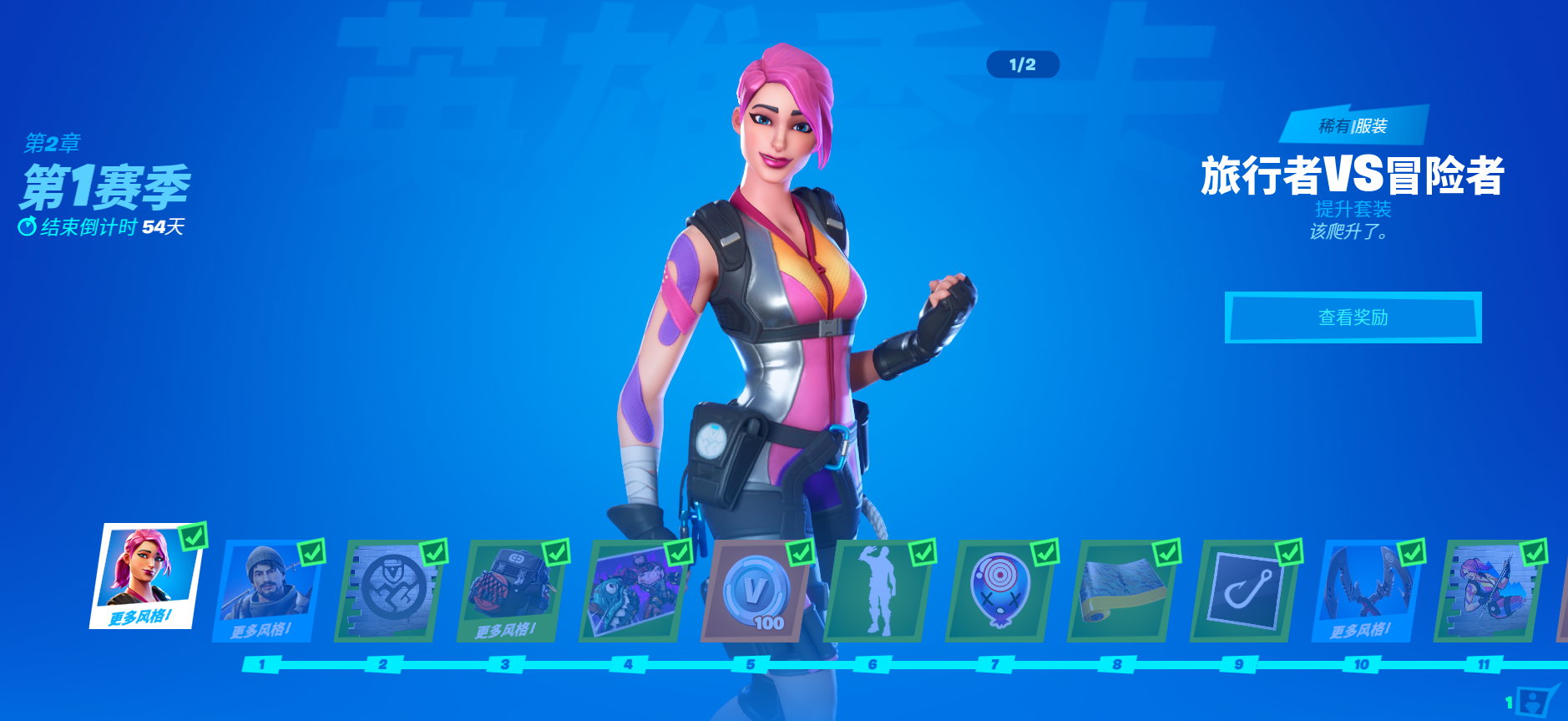Viewport: 1568px width, 721px height.
Task: Pick the tier 3 backpack reward
Action: 511,591
